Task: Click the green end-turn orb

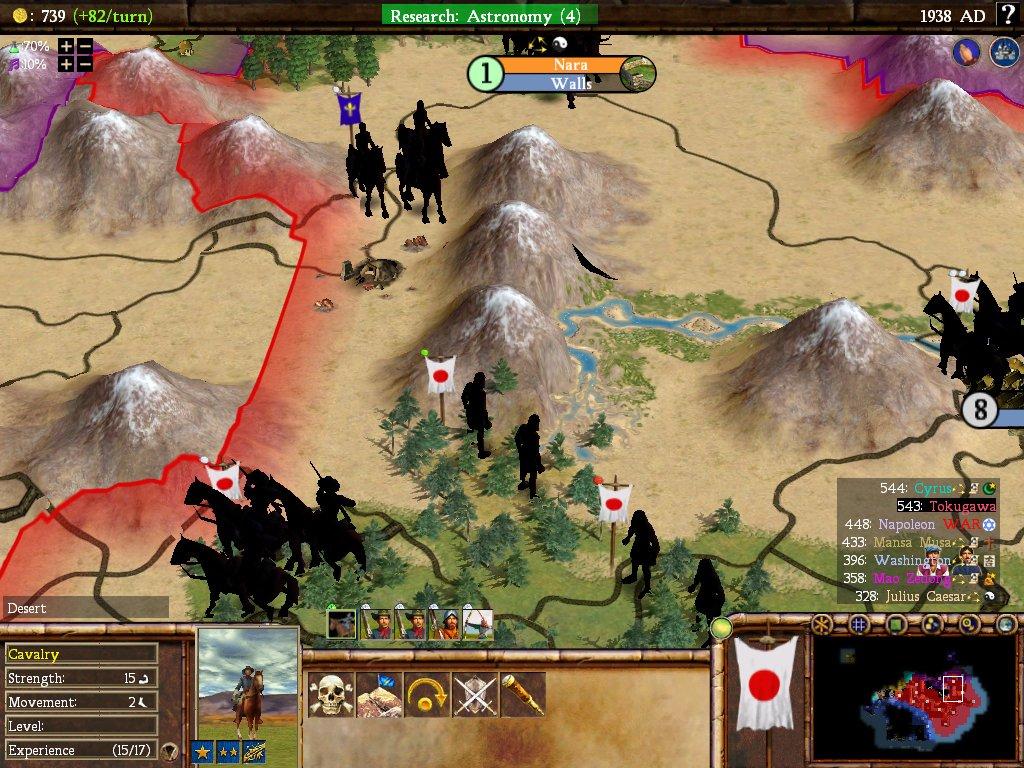Action: 720,628
